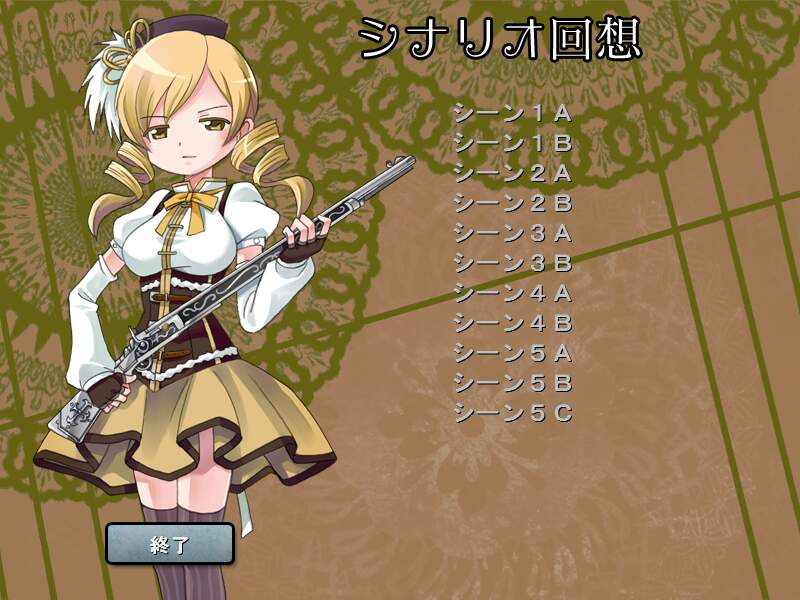
Task: Choose the シーン４Ｂ entry
Action: point(512,322)
